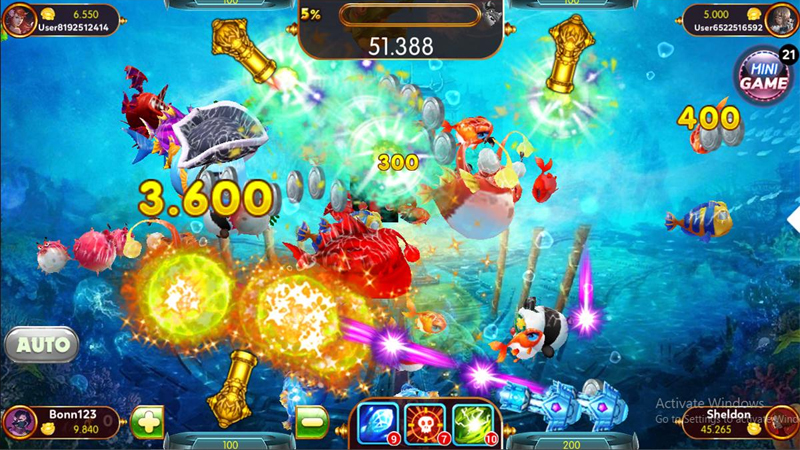
Task: Click the white arrow on the right edge
Action: tap(794, 217)
